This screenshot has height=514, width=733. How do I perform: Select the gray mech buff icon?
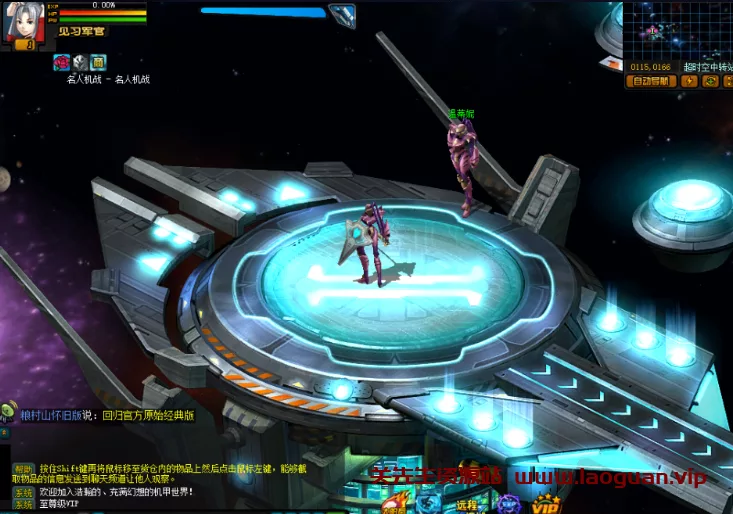pyautogui.click(x=80, y=62)
